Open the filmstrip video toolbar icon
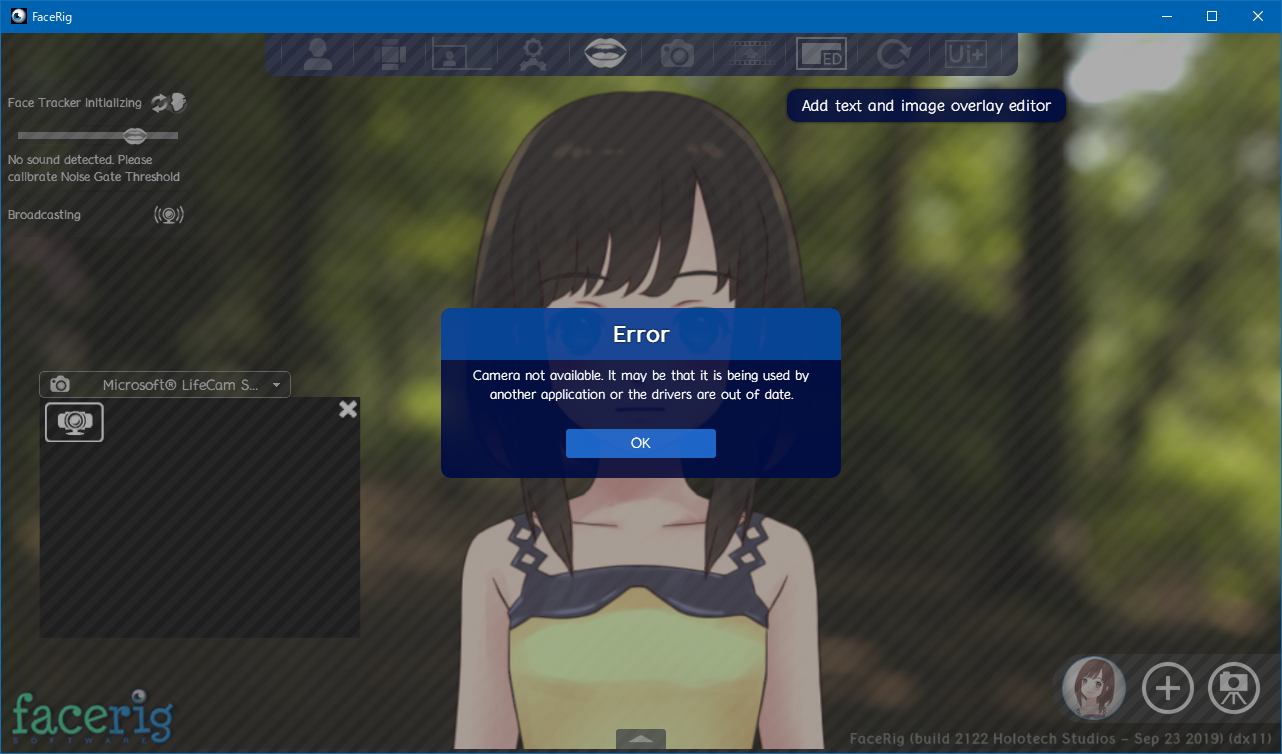 pos(749,54)
